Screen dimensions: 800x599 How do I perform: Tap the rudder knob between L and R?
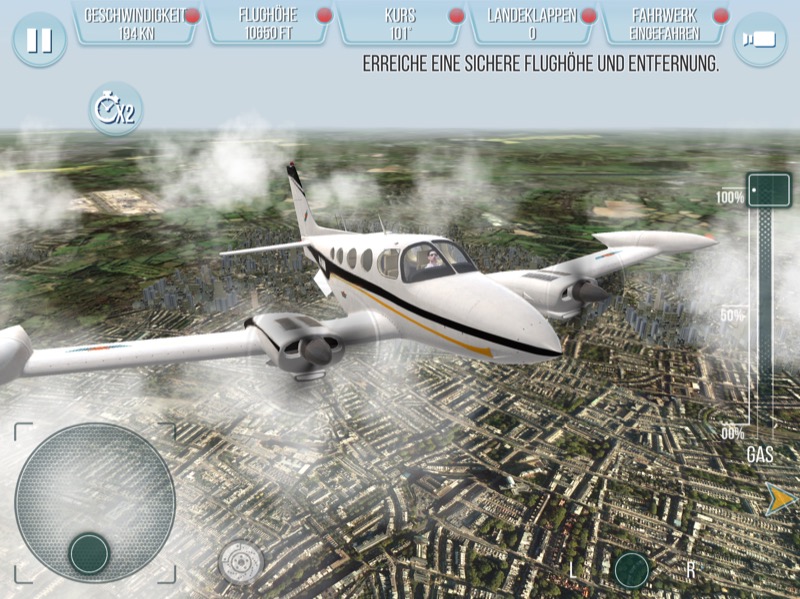coord(632,570)
